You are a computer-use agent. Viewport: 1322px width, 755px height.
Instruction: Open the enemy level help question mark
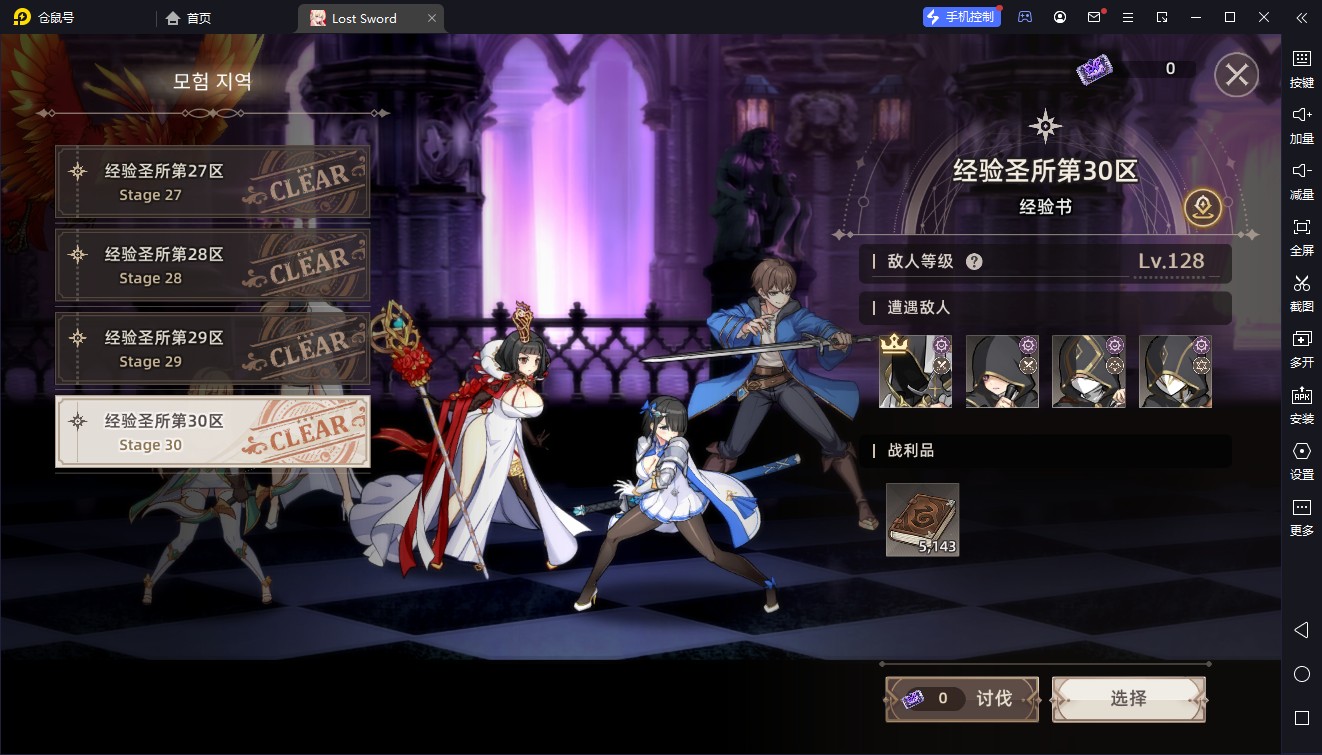point(974,262)
